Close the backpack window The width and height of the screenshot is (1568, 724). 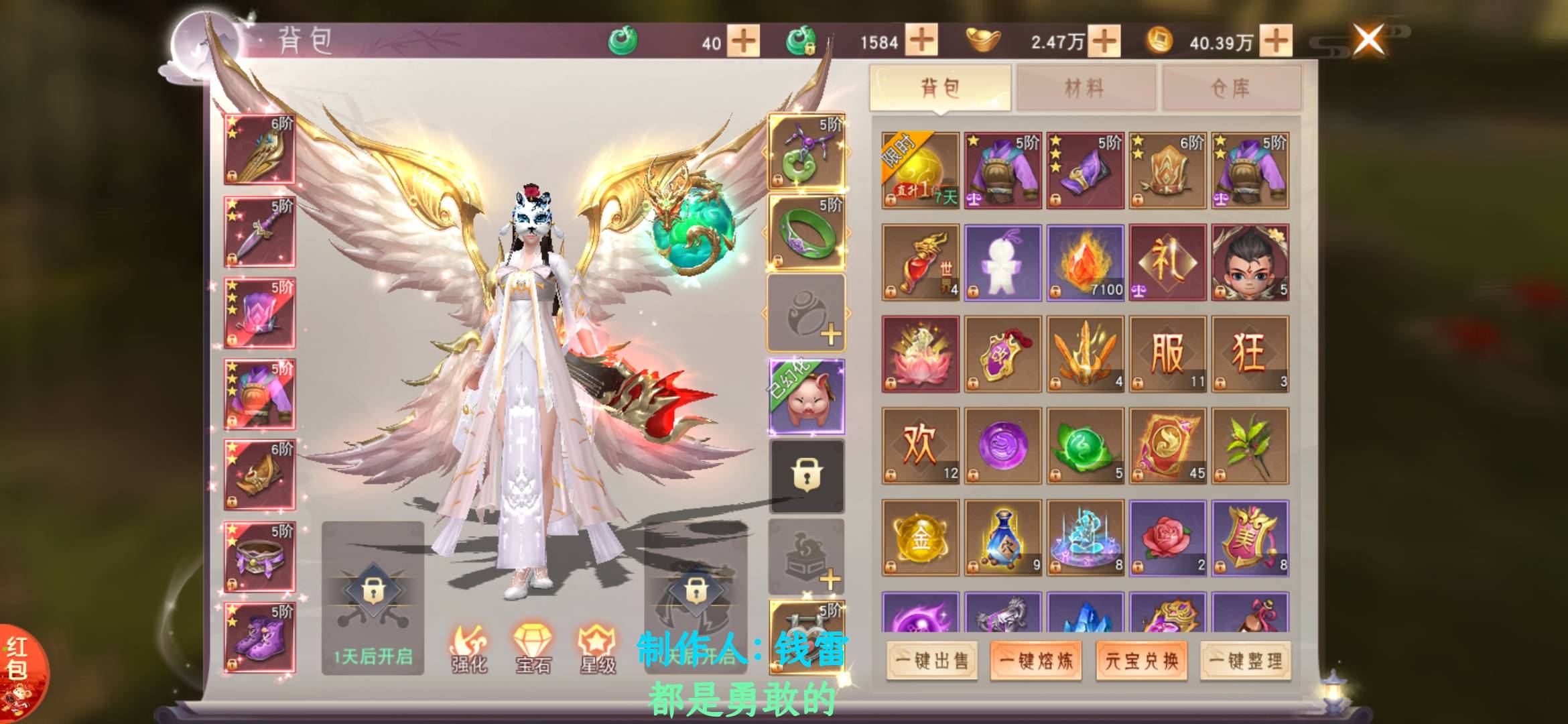click(1368, 39)
